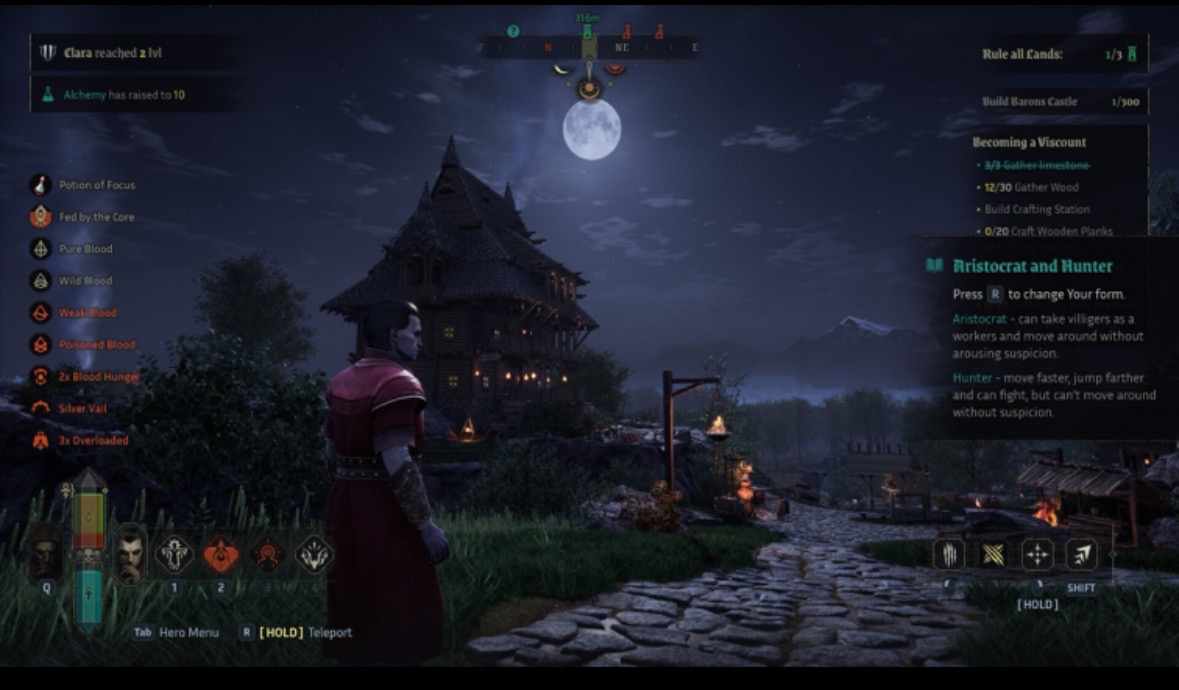Select the dark-haired vampire hero portrait
The width and height of the screenshot is (1179, 690).
point(131,554)
